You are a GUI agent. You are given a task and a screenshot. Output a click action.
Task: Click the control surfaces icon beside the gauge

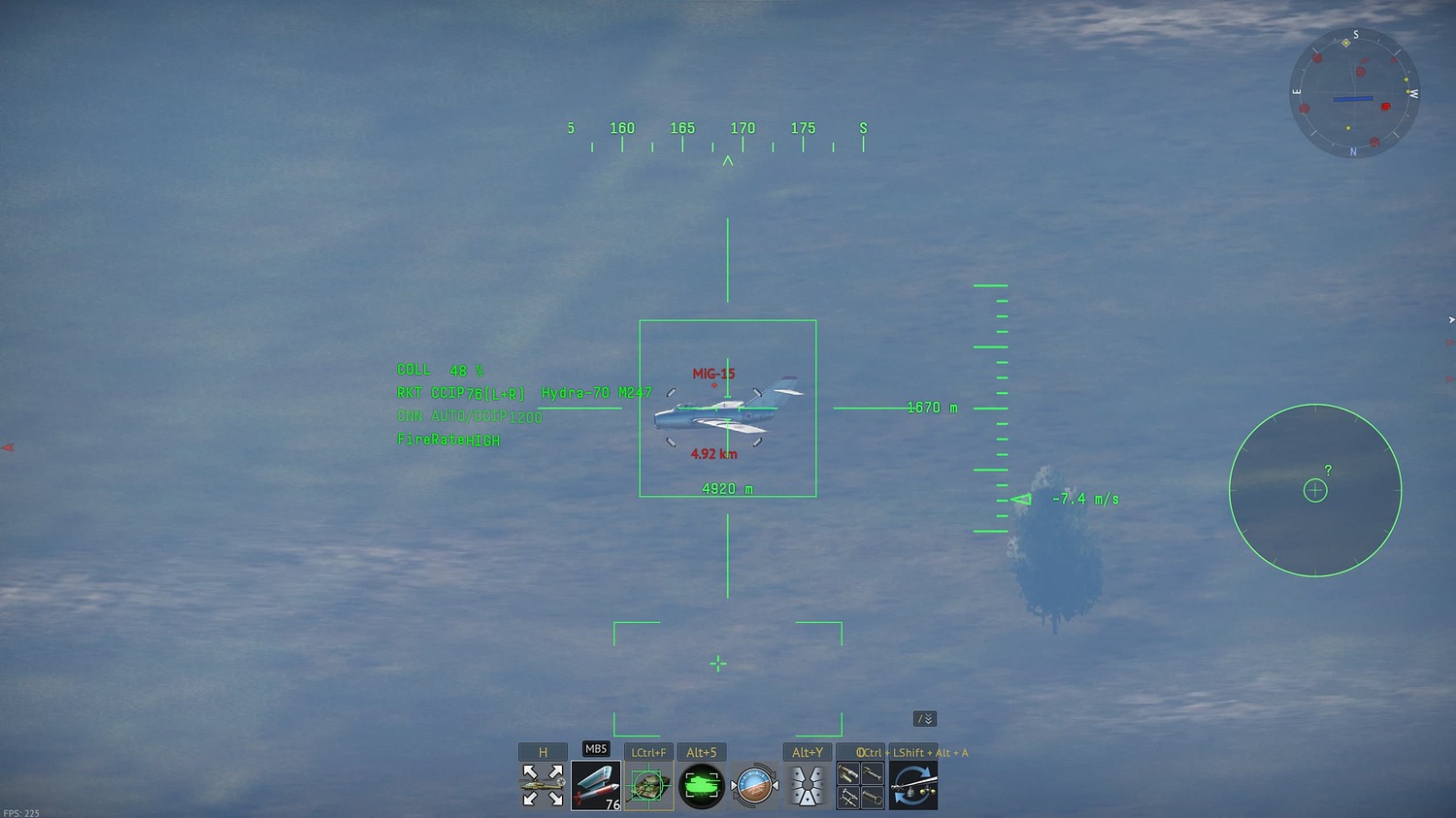[x=808, y=784]
